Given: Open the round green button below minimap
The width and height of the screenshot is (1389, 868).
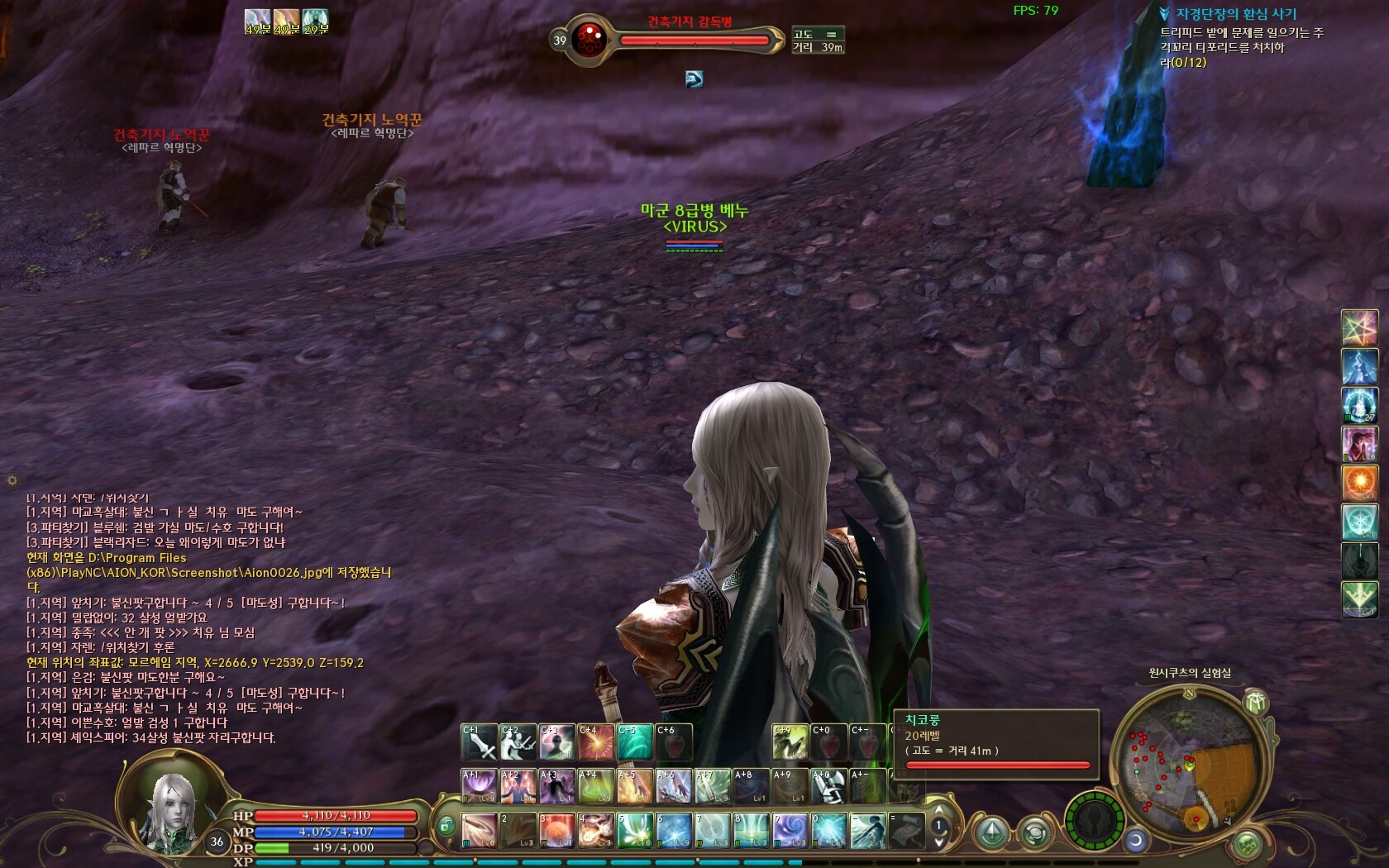Looking at the screenshot, I should [1247, 845].
